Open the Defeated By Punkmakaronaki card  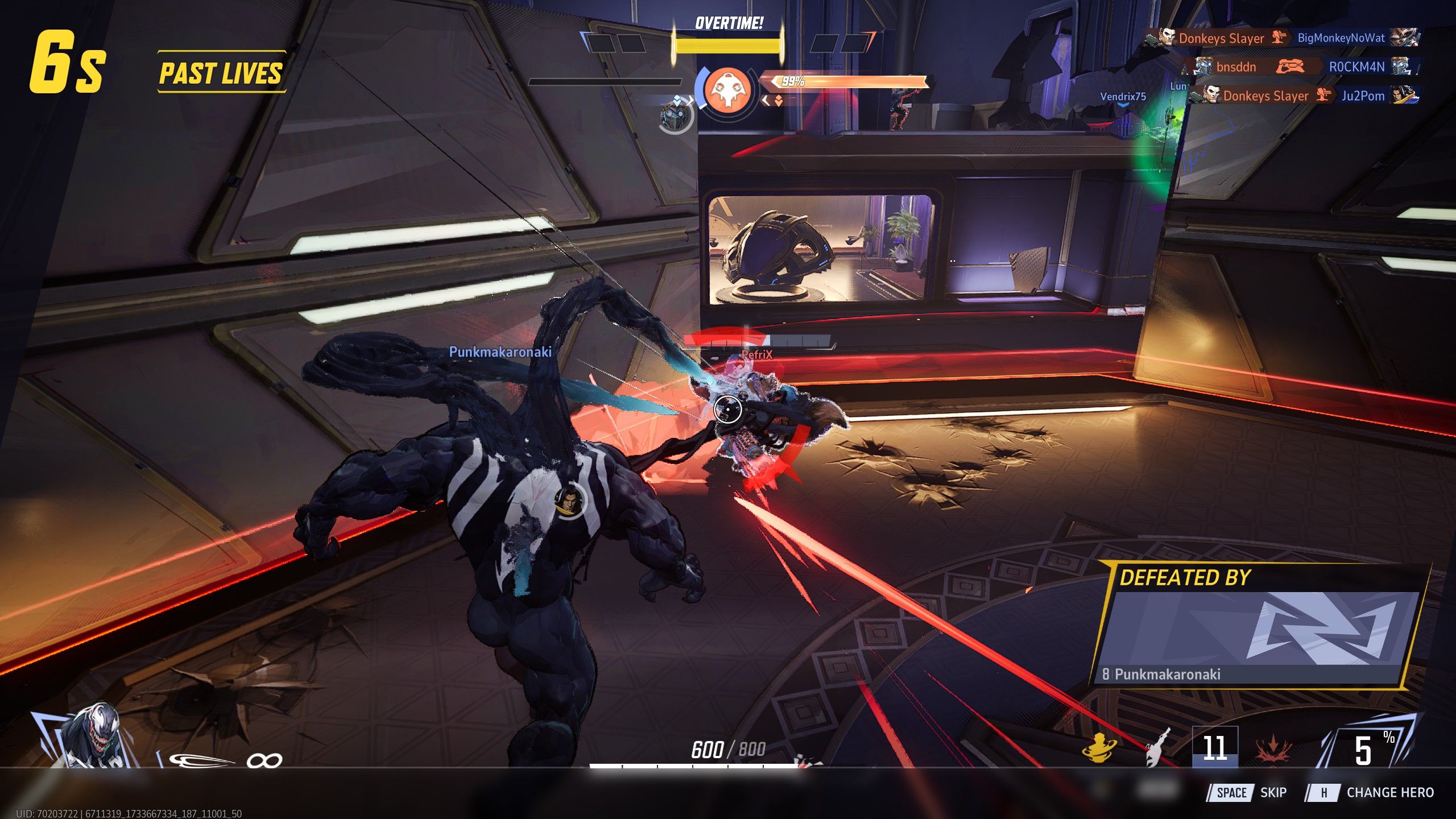tap(1258, 626)
